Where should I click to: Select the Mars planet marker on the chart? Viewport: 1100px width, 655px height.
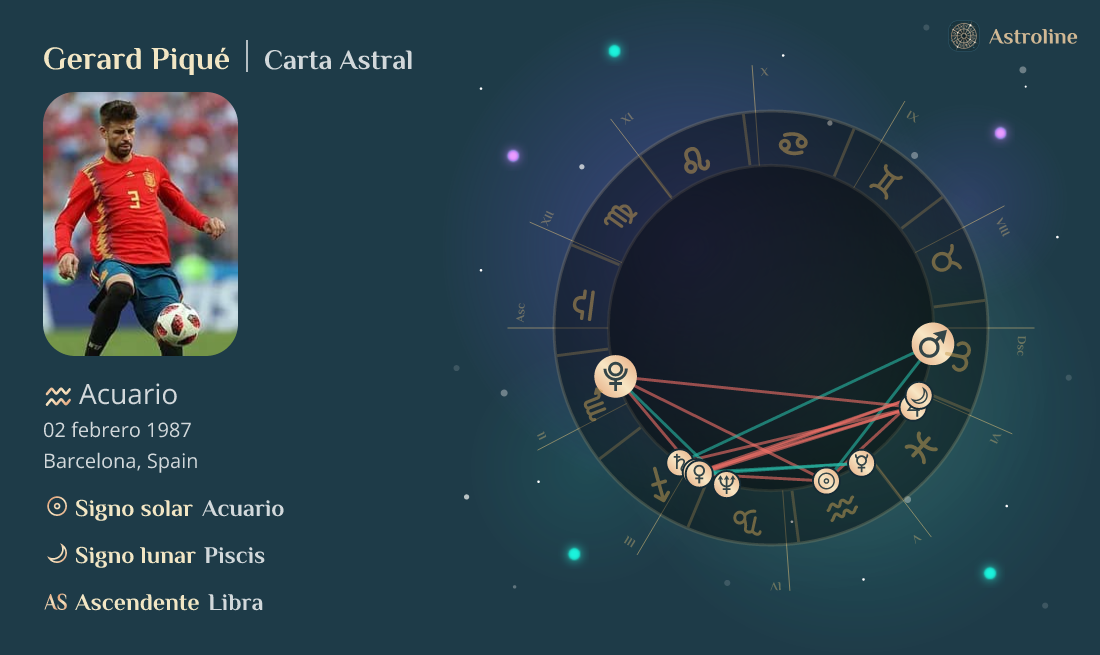click(x=932, y=345)
